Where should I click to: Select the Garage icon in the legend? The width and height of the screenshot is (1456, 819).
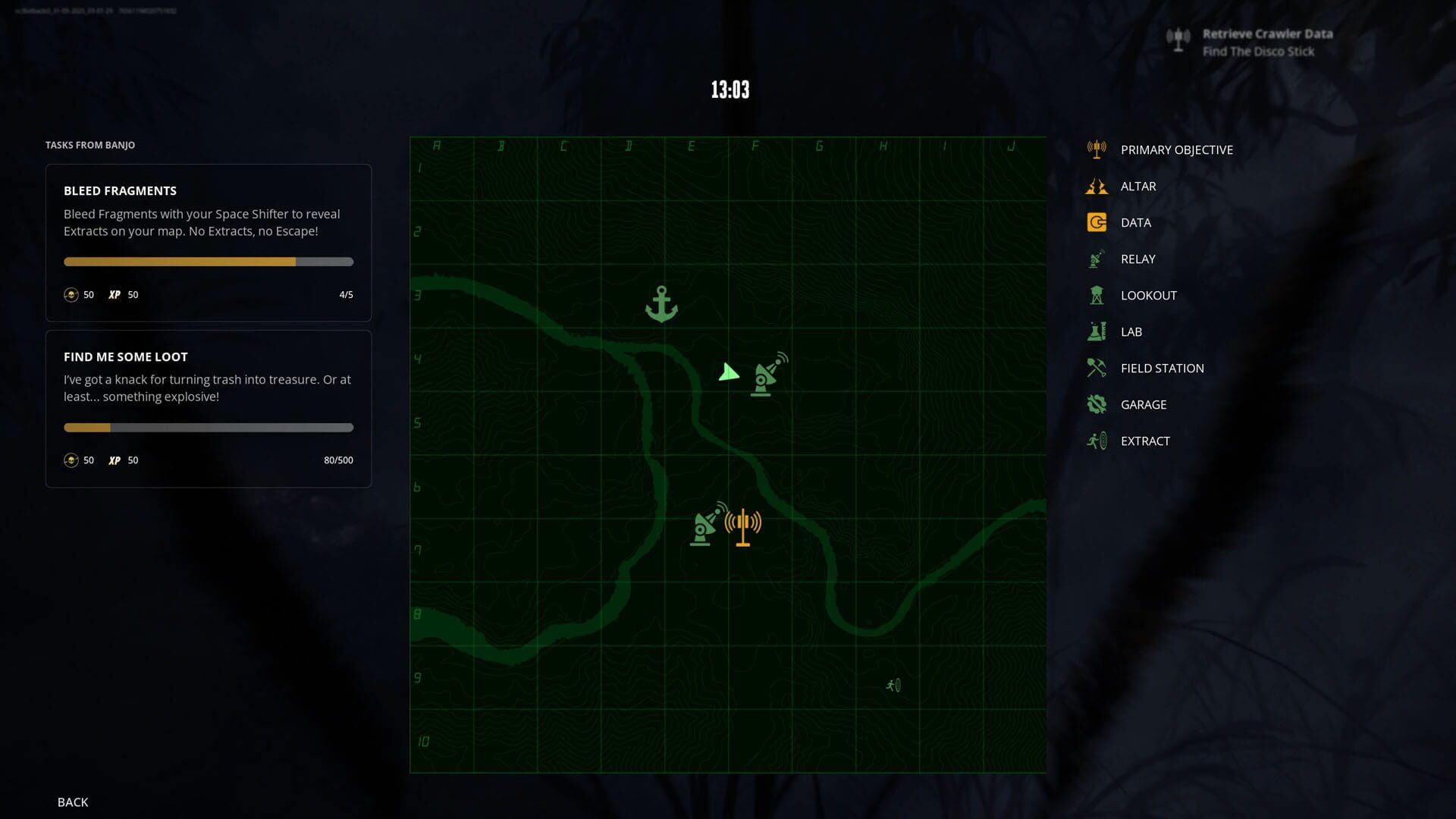[1095, 404]
